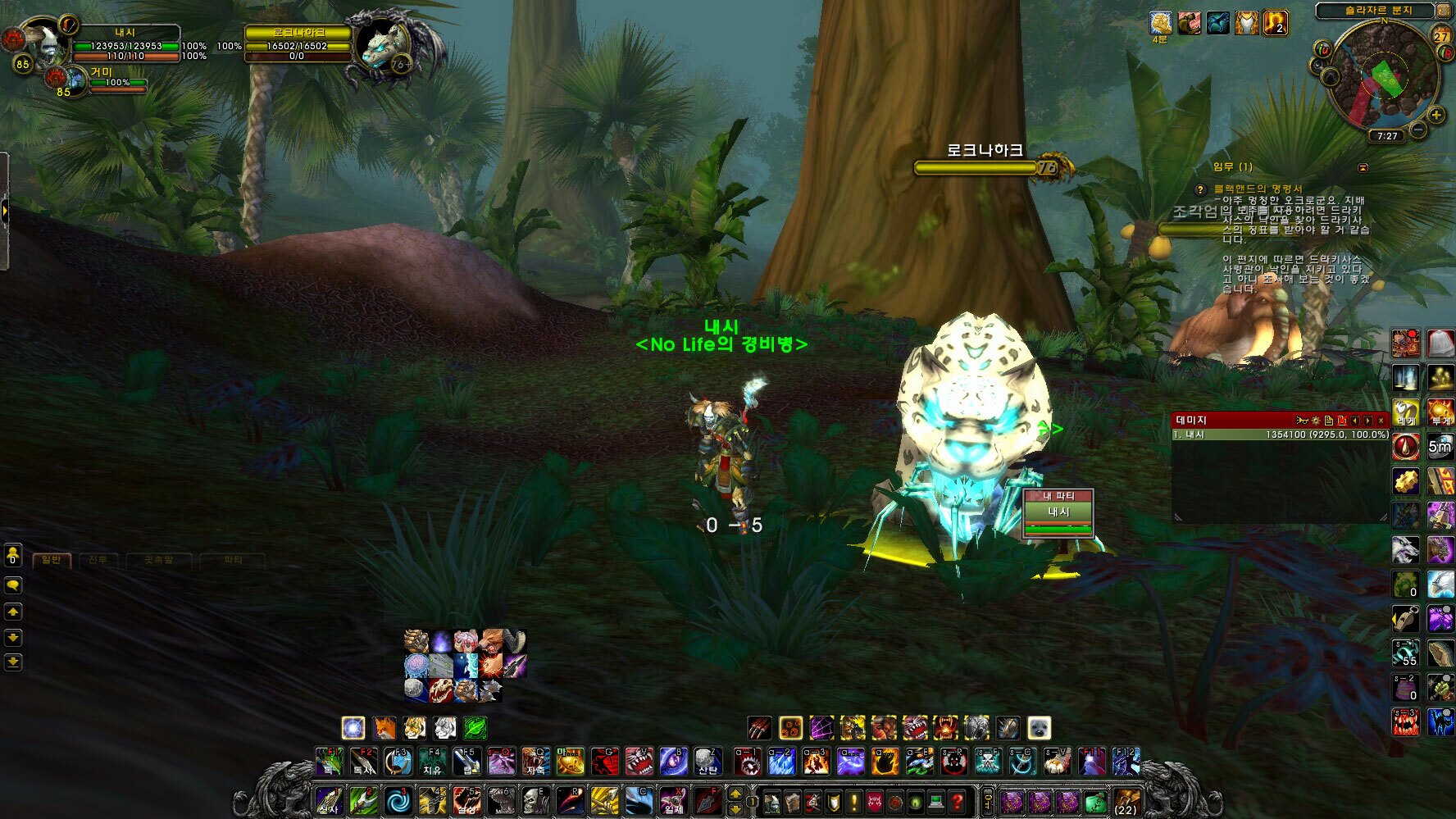1456x819 pixels.
Task: Switch to the 일반 chat tab
Action: tap(52, 560)
